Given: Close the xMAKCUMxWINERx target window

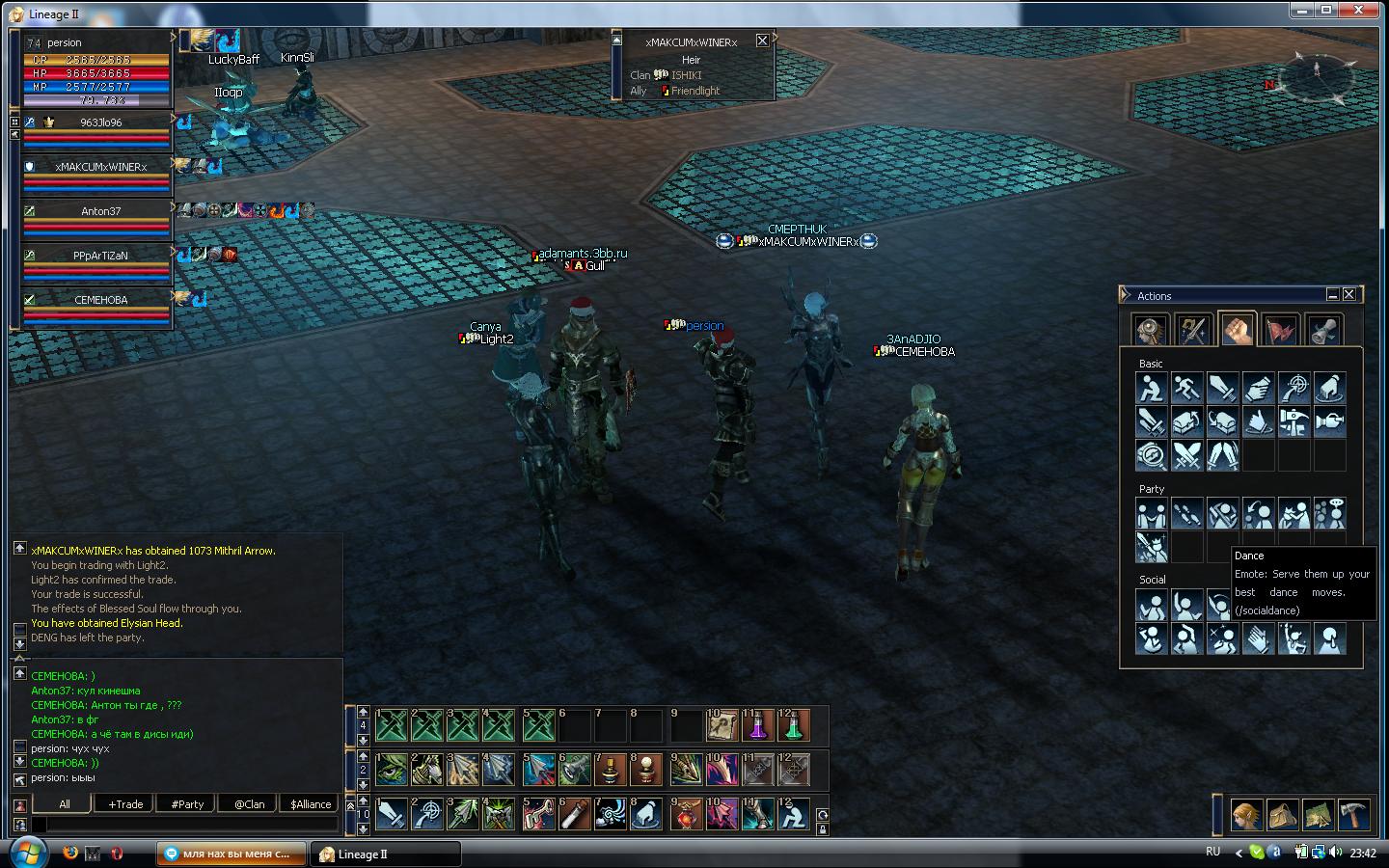Looking at the screenshot, I should [x=762, y=41].
